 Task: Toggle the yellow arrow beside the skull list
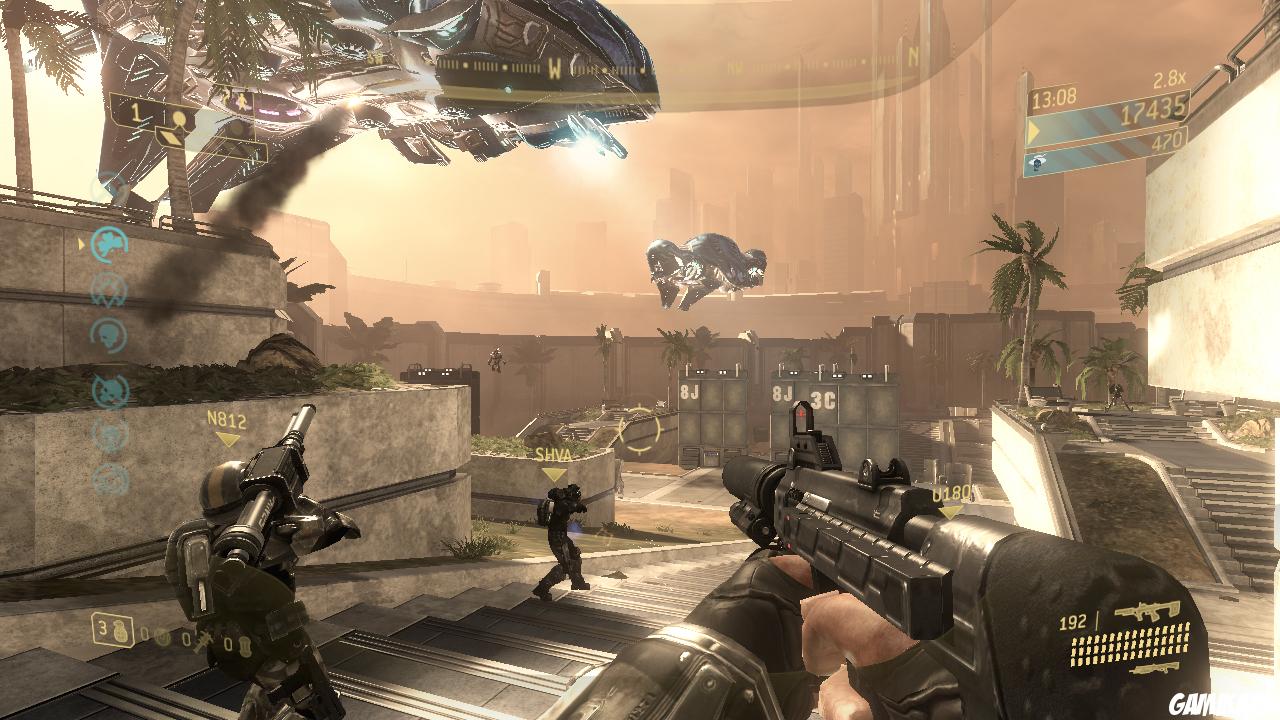point(79,245)
